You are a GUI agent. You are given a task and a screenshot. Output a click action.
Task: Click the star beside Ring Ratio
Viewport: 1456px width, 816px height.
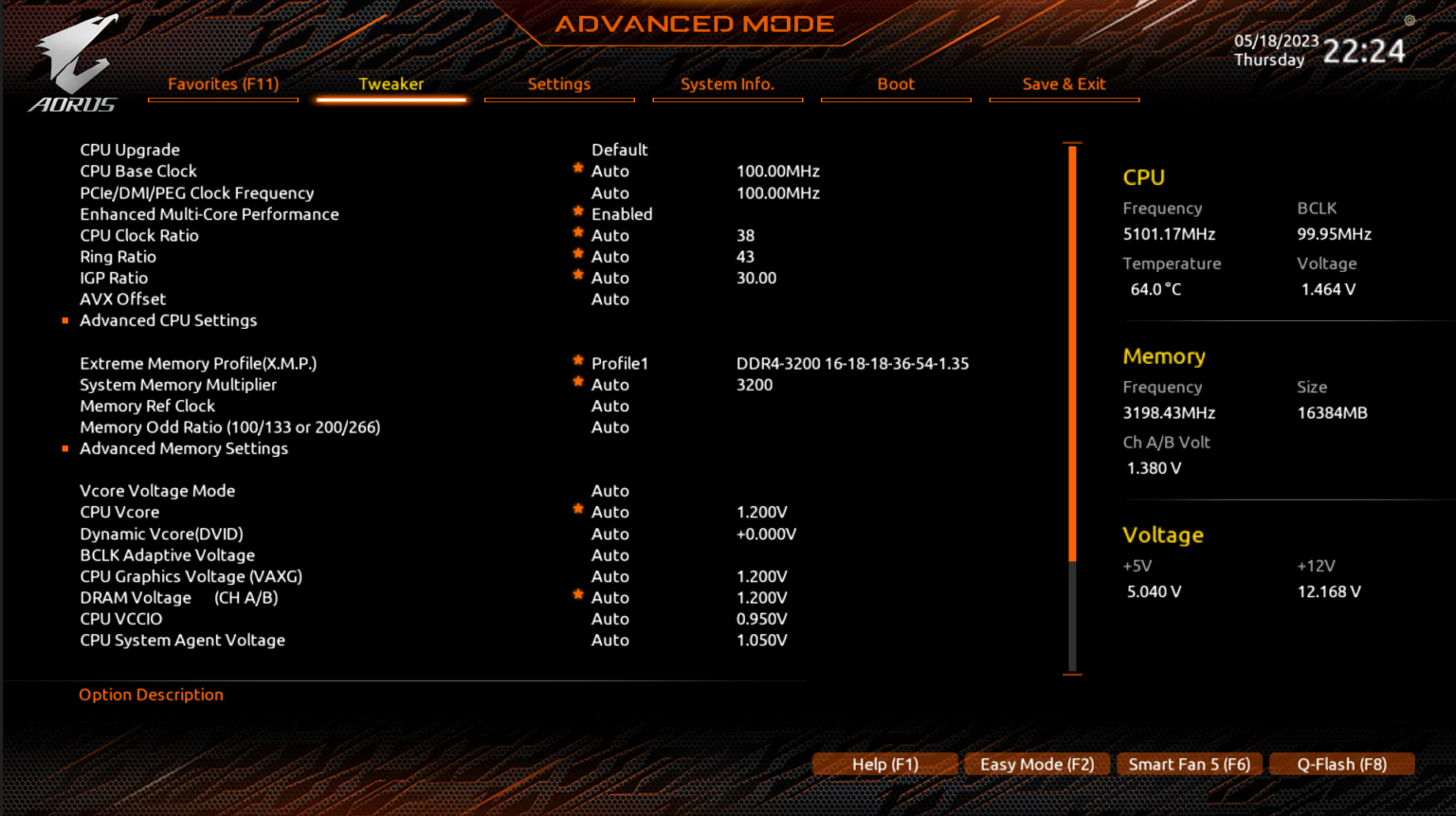pyautogui.click(x=577, y=252)
